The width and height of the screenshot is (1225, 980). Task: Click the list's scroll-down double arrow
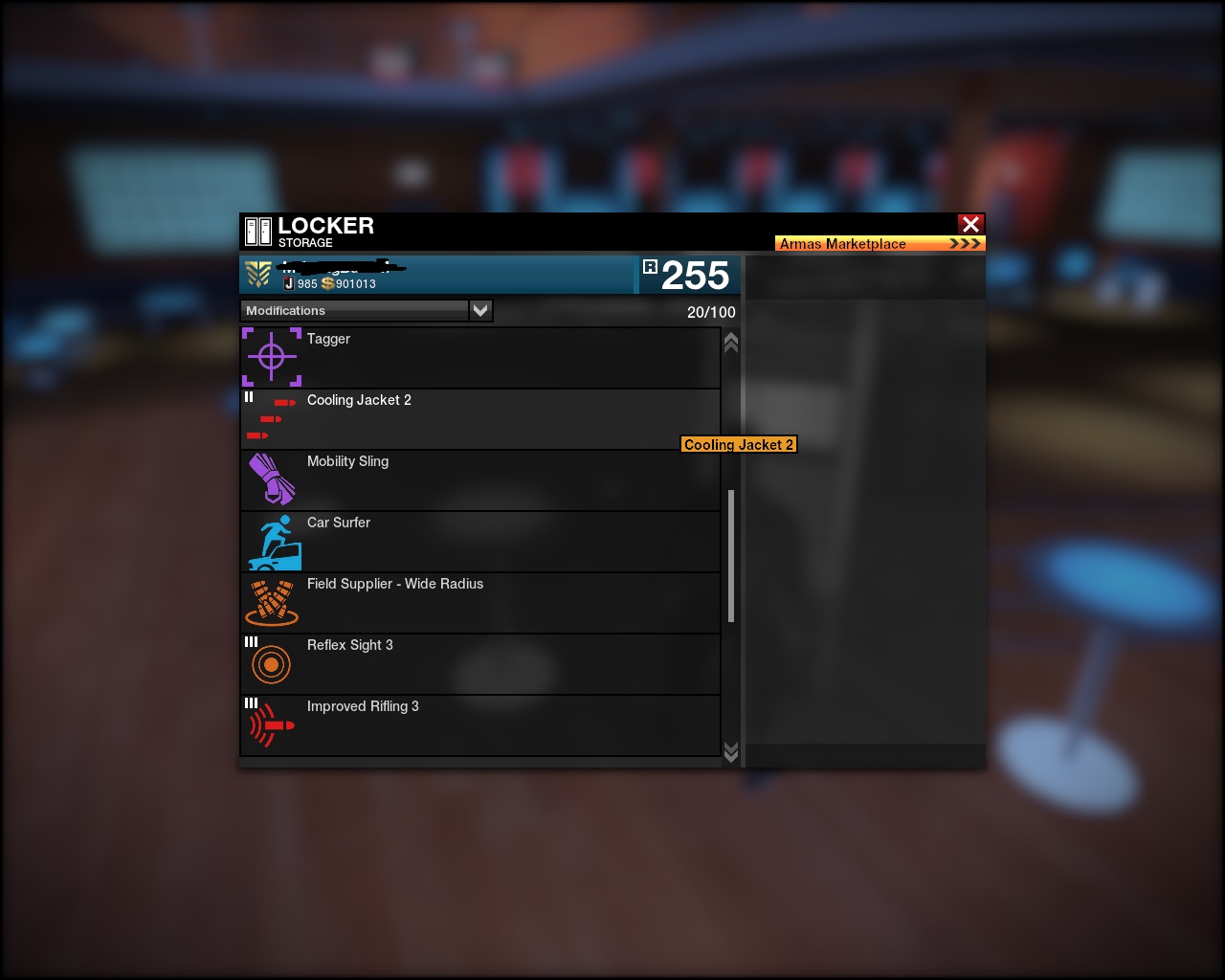(x=731, y=752)
